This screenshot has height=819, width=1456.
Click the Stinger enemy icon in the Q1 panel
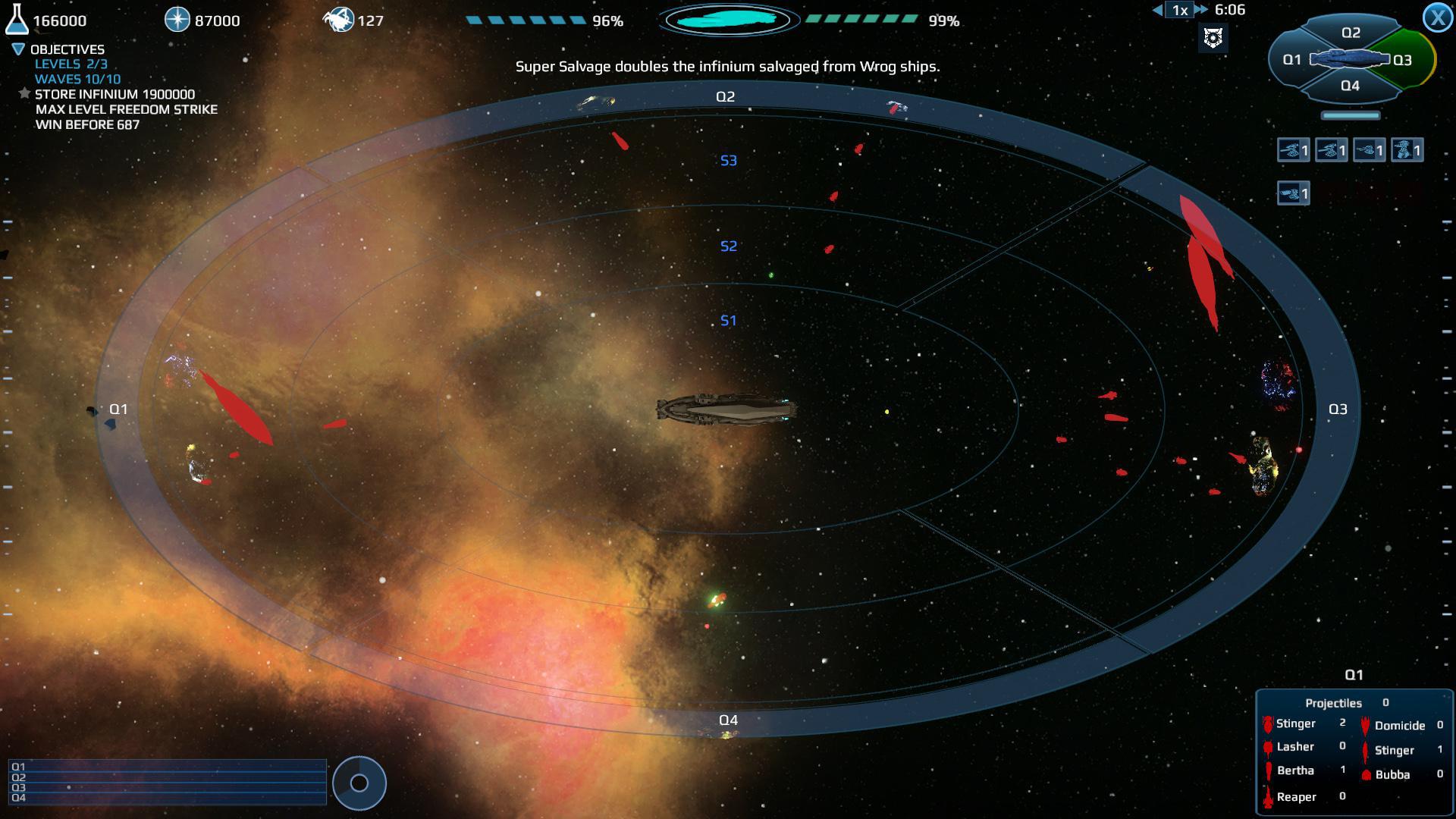point(1268,724)
